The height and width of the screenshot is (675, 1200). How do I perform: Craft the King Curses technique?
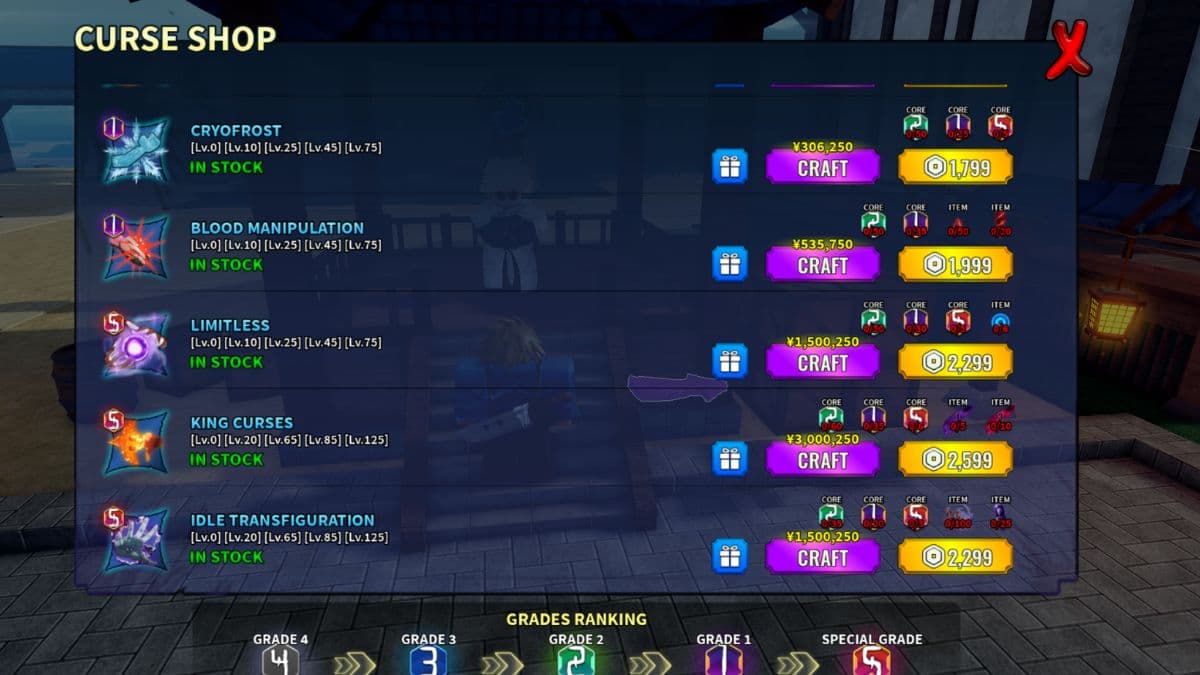tap(822, 460)
